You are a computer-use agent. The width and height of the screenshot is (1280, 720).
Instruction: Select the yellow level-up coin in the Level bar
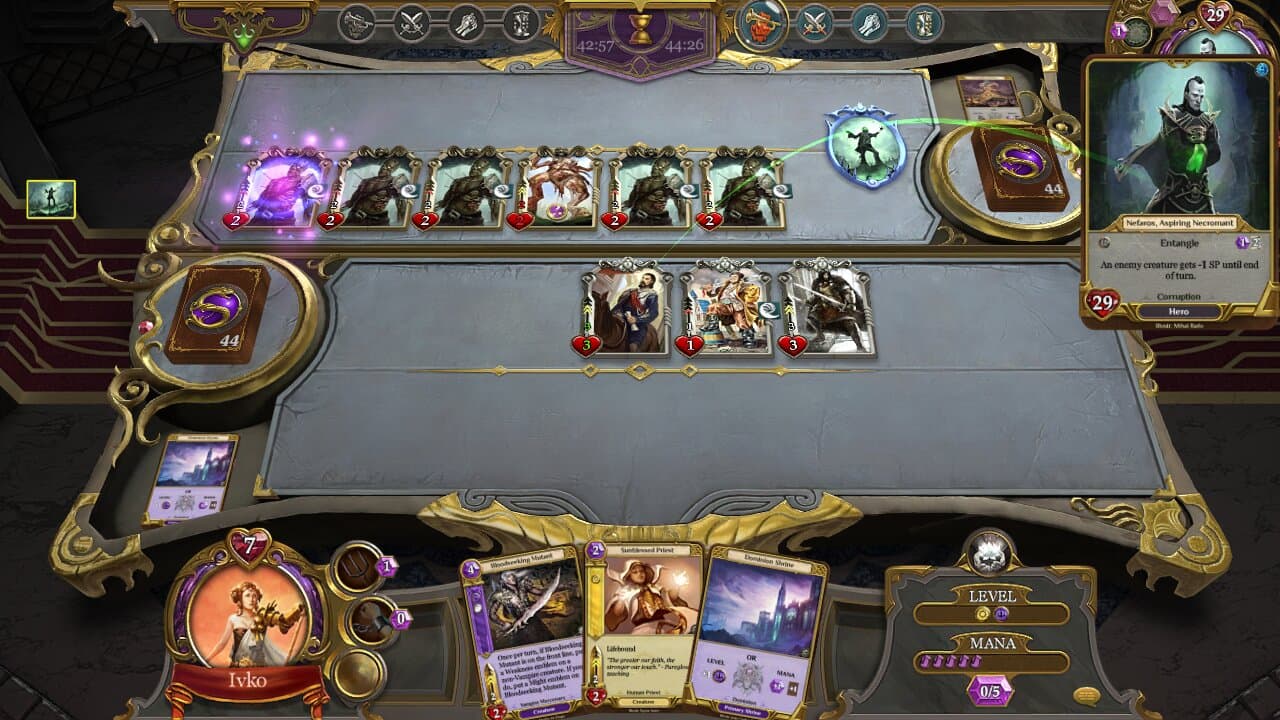[984, 613]
